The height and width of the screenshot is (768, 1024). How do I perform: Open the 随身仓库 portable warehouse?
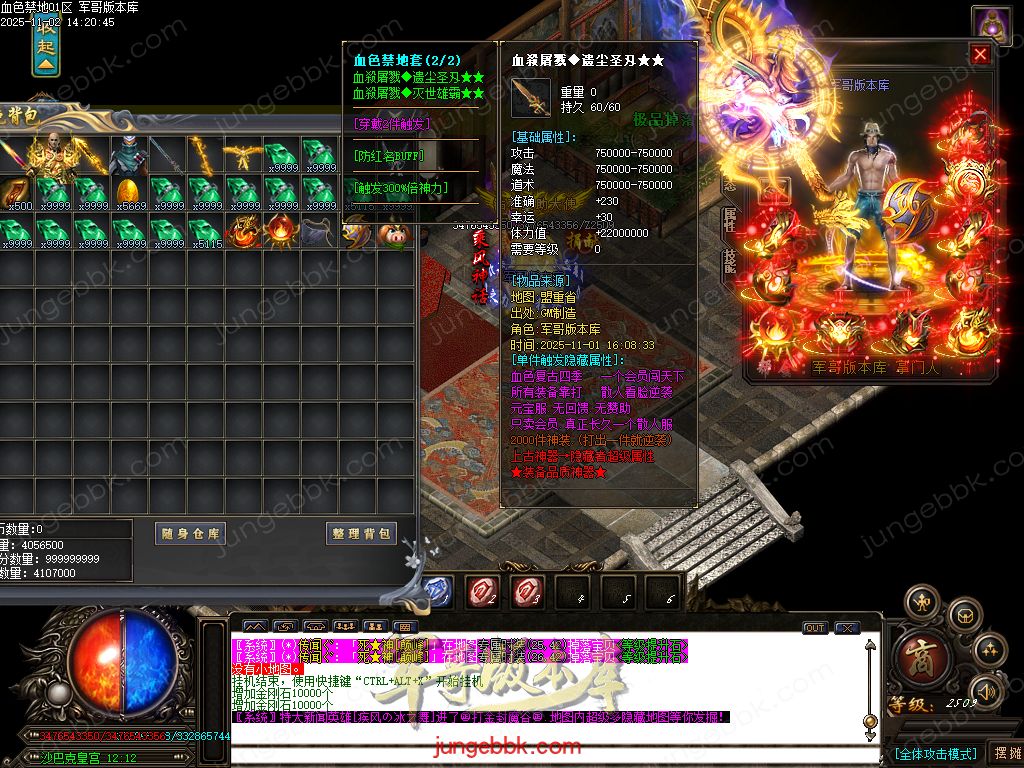coord(190,534)
